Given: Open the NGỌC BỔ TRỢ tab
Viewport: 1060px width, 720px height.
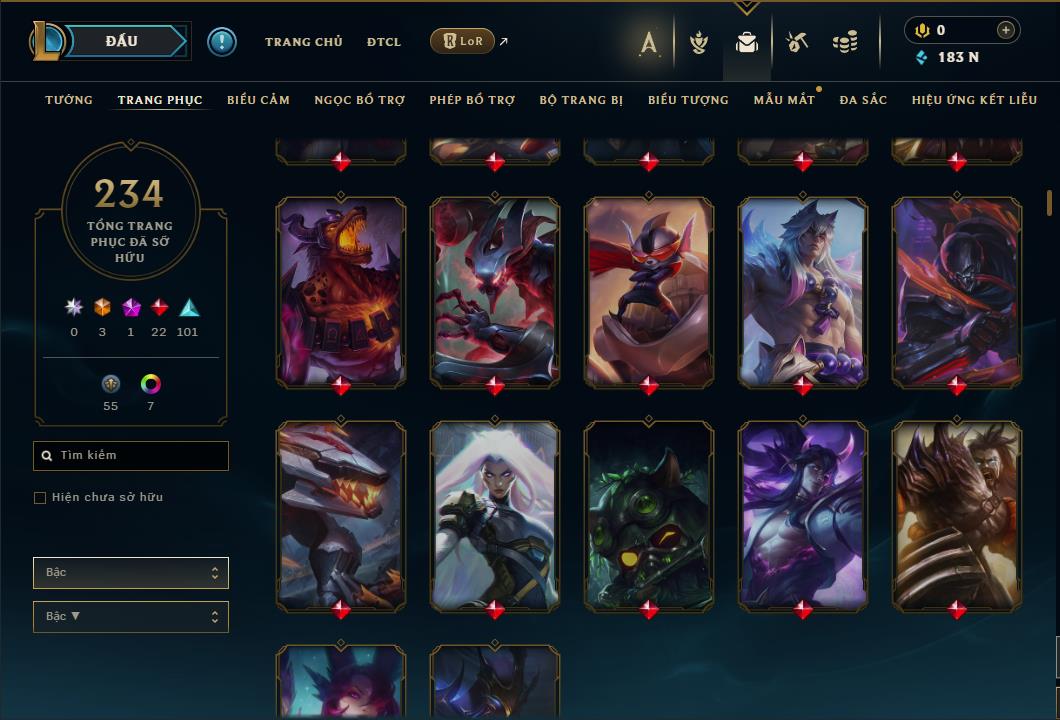Looking at the screenshot, I should coord(359,100).
